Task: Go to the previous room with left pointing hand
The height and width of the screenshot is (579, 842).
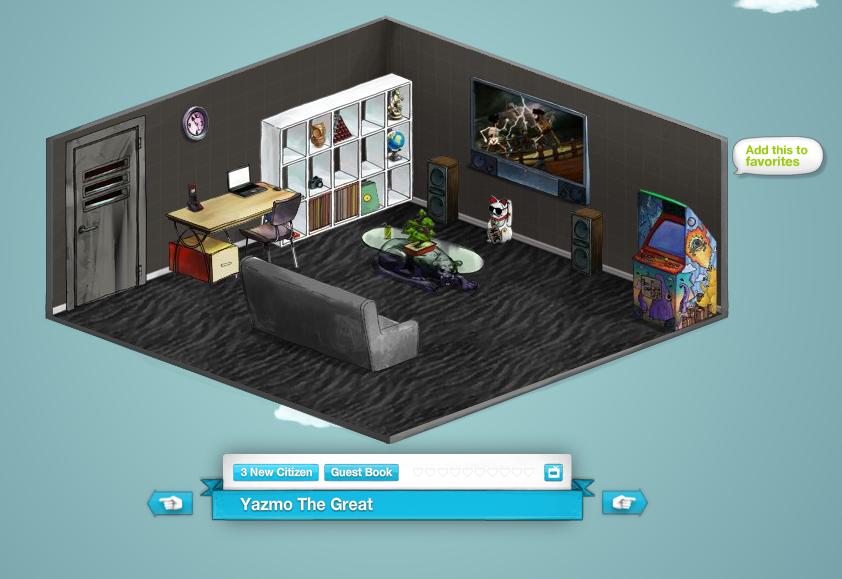Action: click(x=171, y=503)
